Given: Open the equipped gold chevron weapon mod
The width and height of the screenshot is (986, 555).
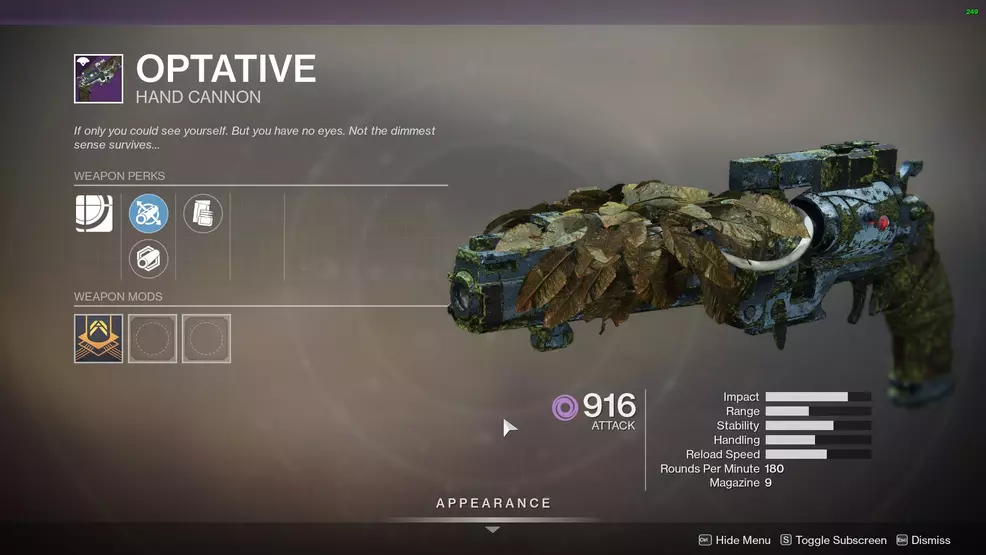Looking at the screenshot, I should point(98,339).
